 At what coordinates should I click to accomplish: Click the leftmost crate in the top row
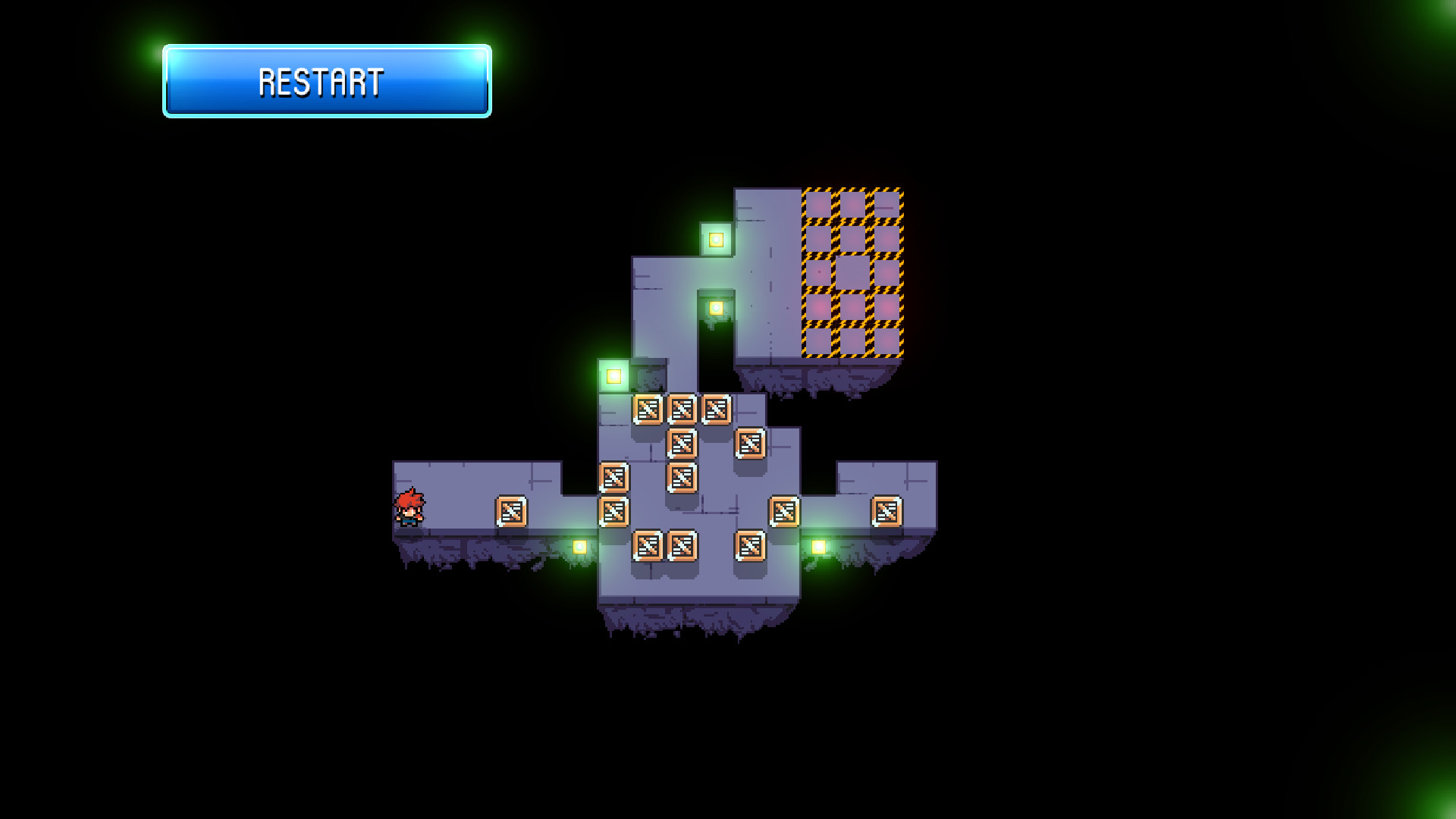click(x=649, y=409)
